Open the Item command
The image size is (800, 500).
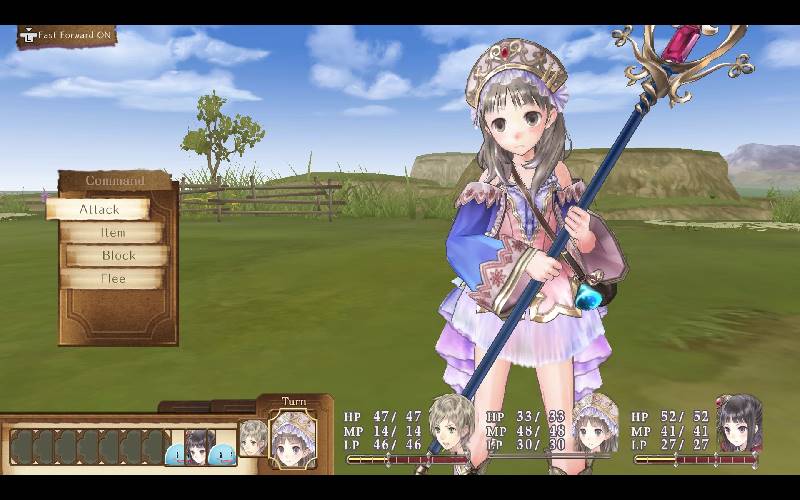click(112, 232)
